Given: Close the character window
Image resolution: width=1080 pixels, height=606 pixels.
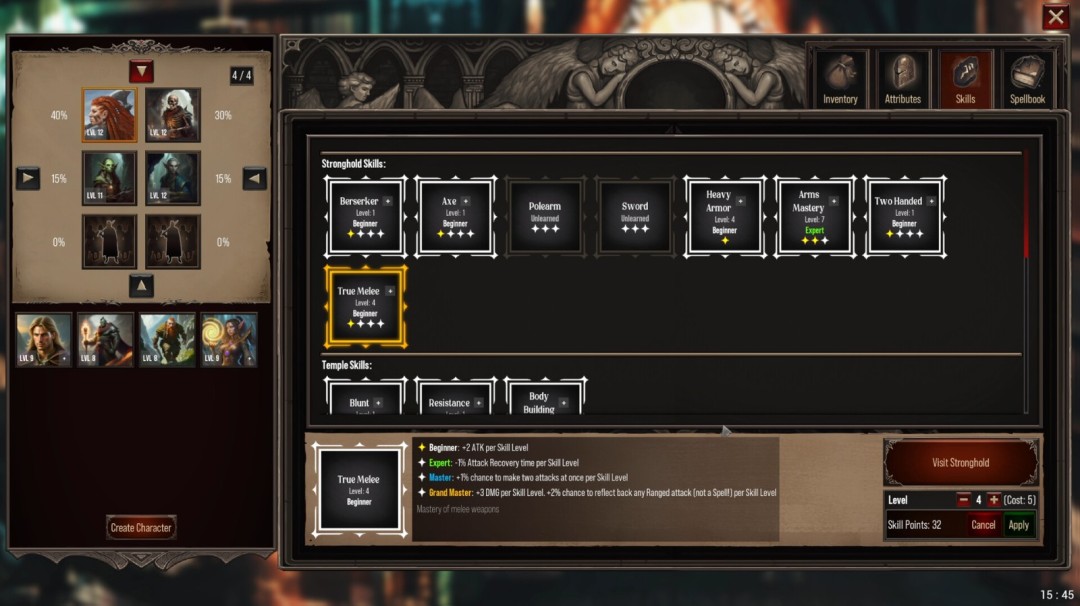Looking at the screenshot, I should (1055, 17).
